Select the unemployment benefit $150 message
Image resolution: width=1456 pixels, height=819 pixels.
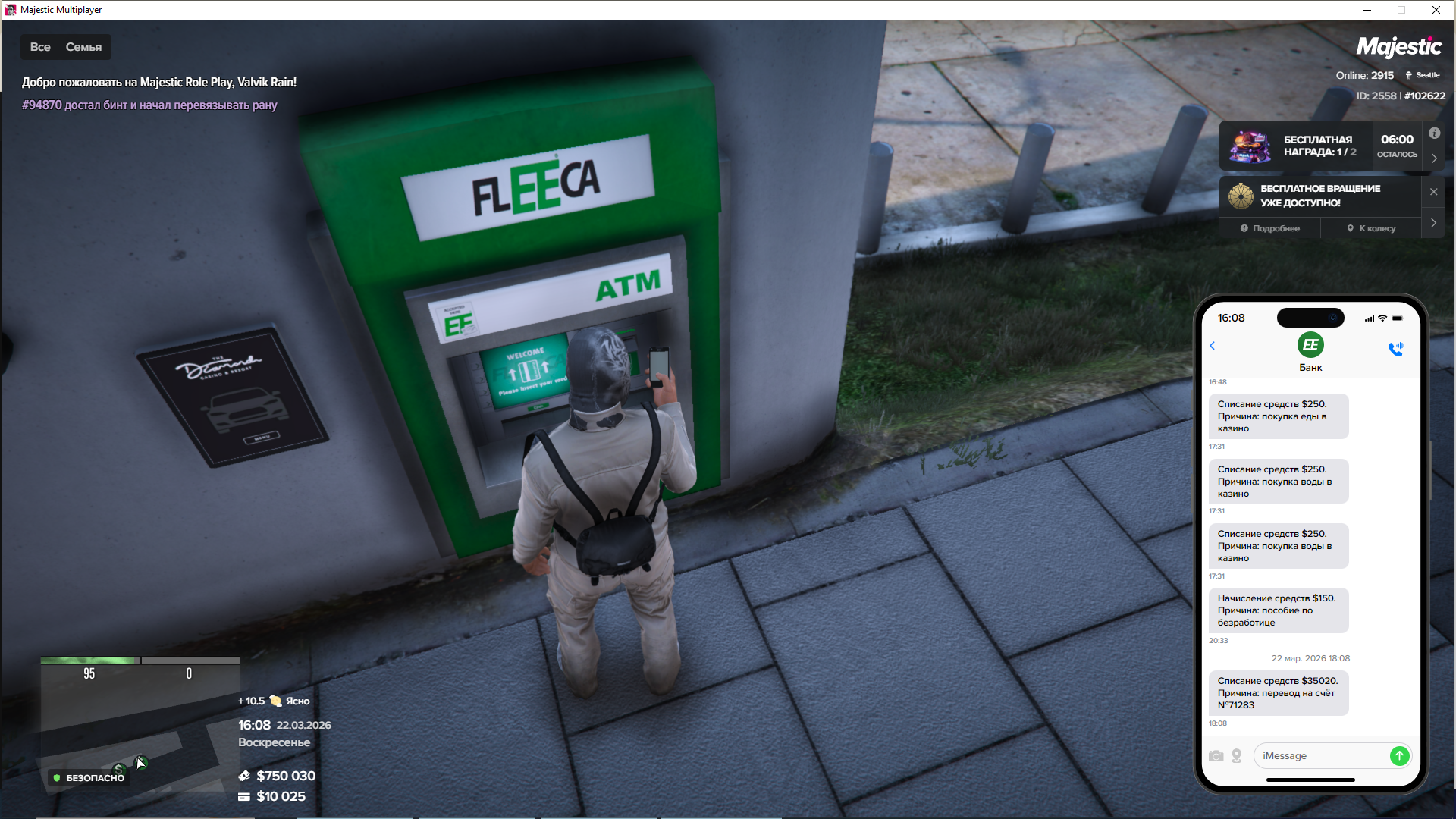[x=1278, y=610]
